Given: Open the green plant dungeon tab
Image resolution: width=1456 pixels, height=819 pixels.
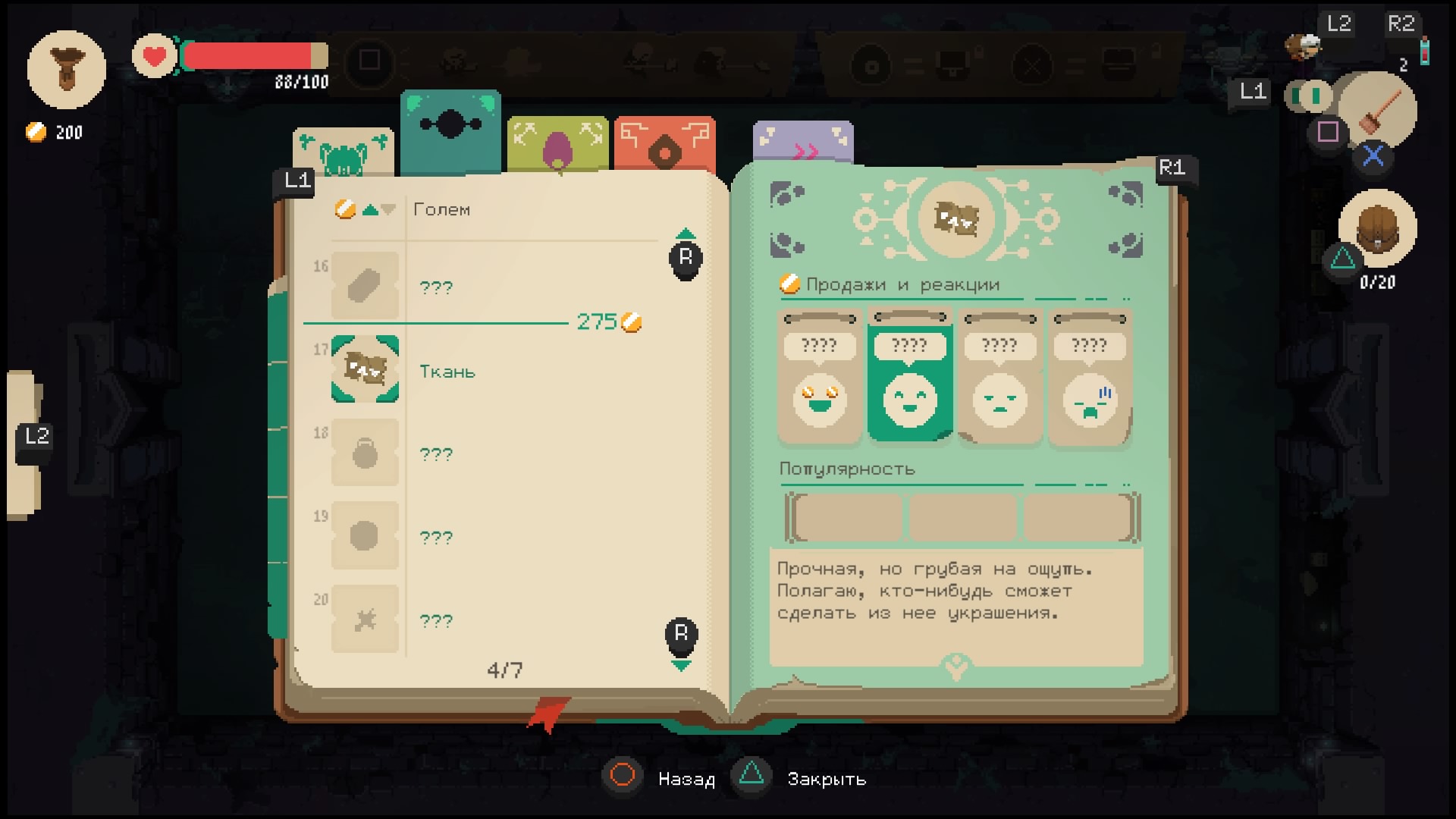Looking at the screenshot, I should click(x=558, y=144).
